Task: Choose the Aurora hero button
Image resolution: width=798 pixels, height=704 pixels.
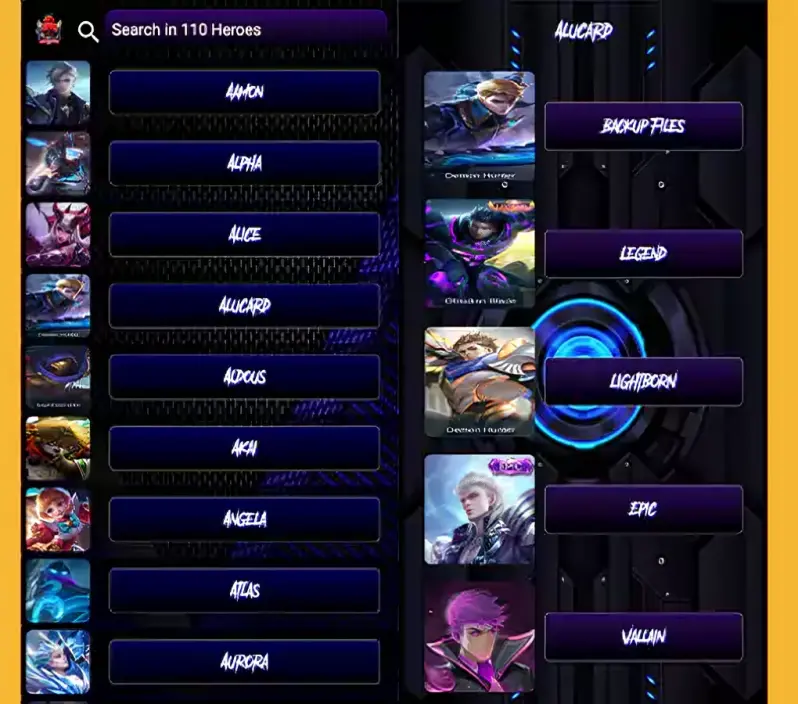Action: 244,661
